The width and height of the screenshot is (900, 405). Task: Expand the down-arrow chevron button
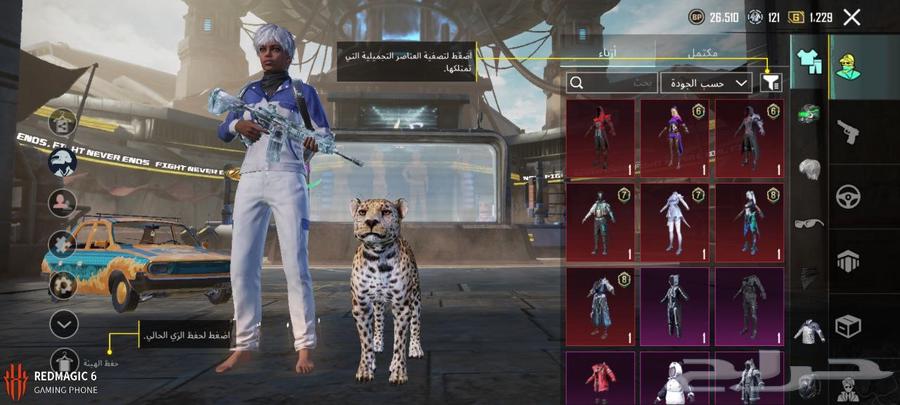64,323
